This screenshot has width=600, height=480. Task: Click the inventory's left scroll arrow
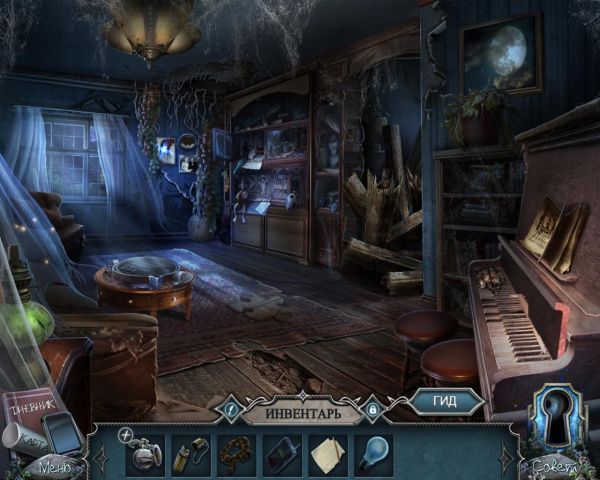click(x=100, y=455)
